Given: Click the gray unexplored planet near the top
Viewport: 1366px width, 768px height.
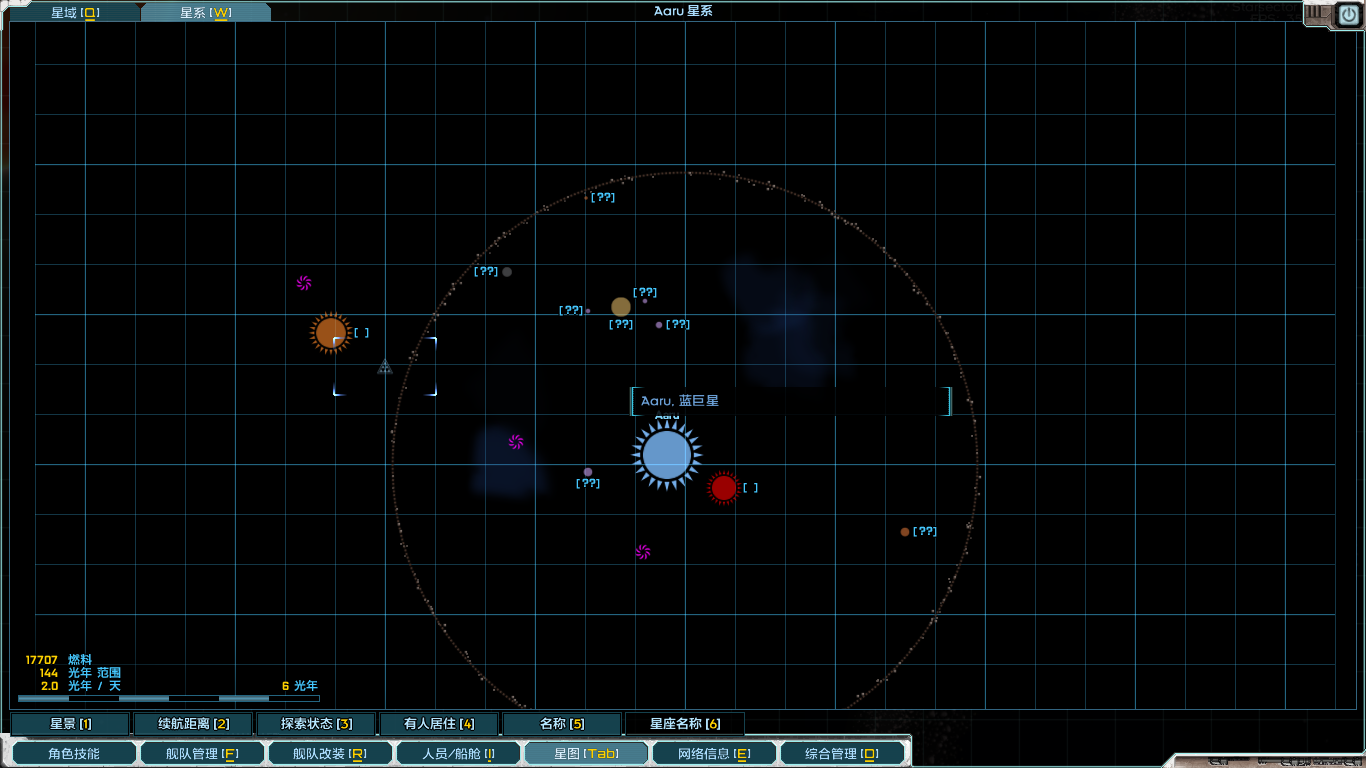Looking at the screenshot, I should click(507, 270).
